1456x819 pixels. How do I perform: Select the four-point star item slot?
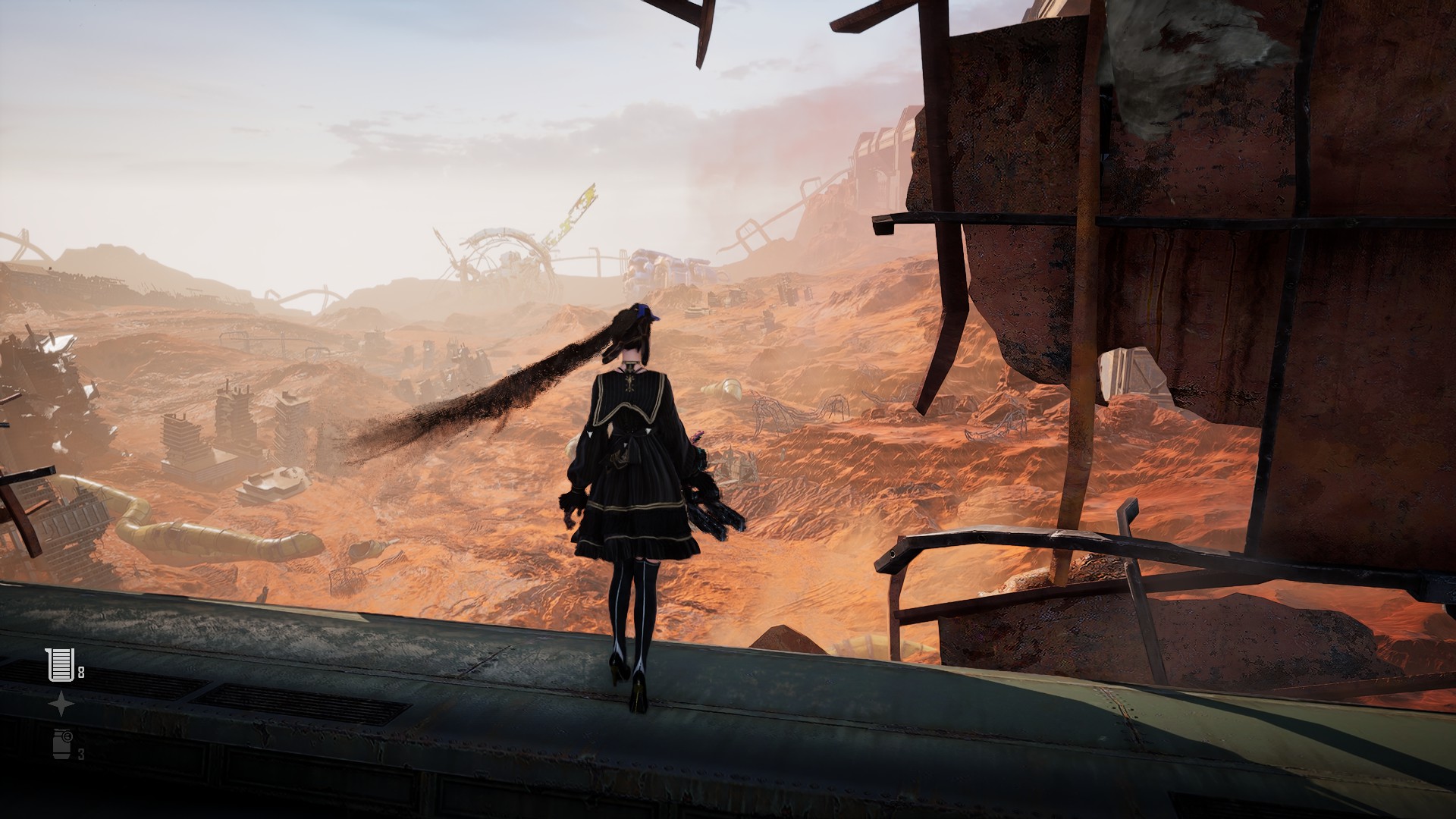click(61, 704)
